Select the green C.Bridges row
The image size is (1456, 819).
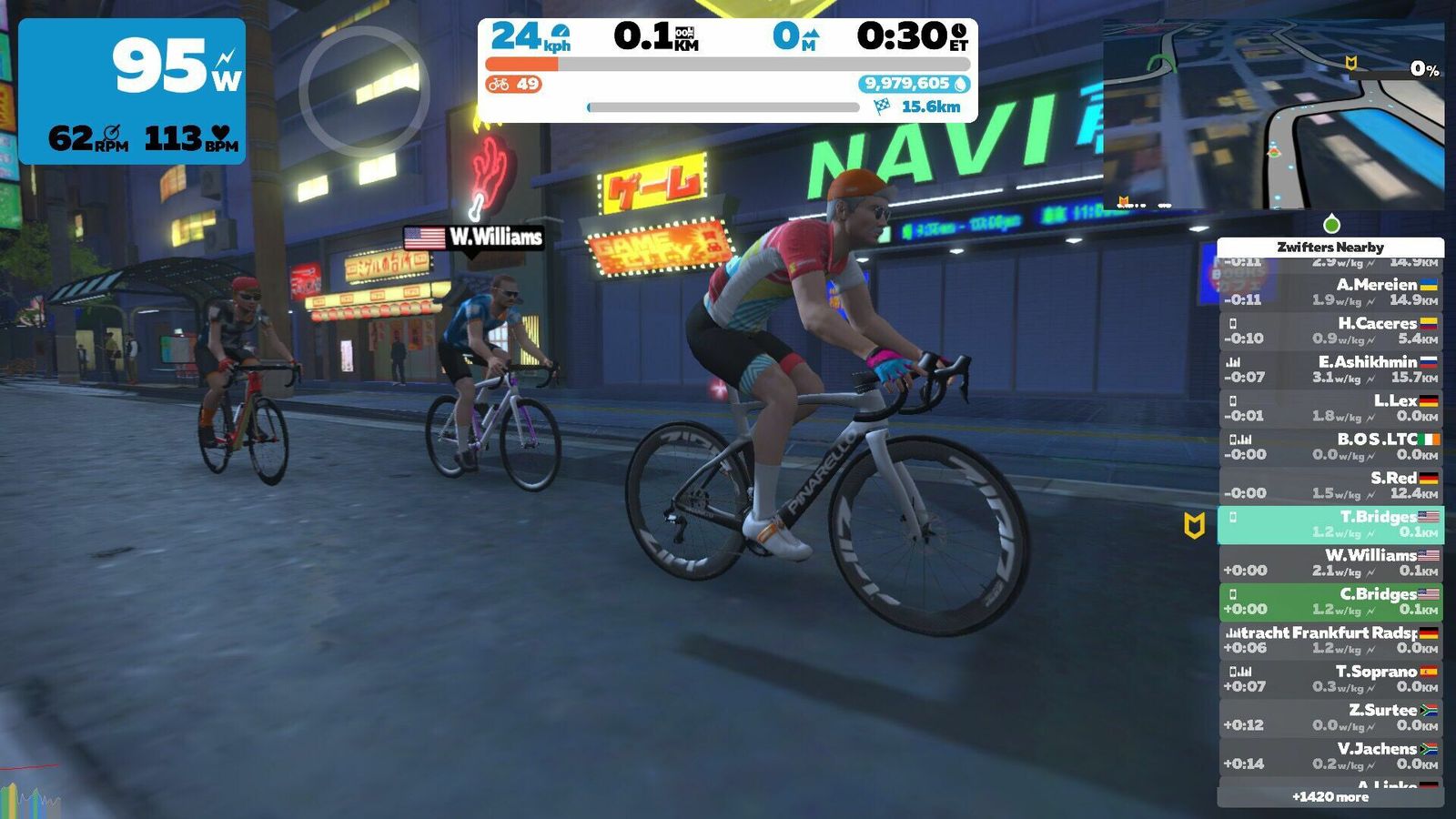(x=1330, y=602)
